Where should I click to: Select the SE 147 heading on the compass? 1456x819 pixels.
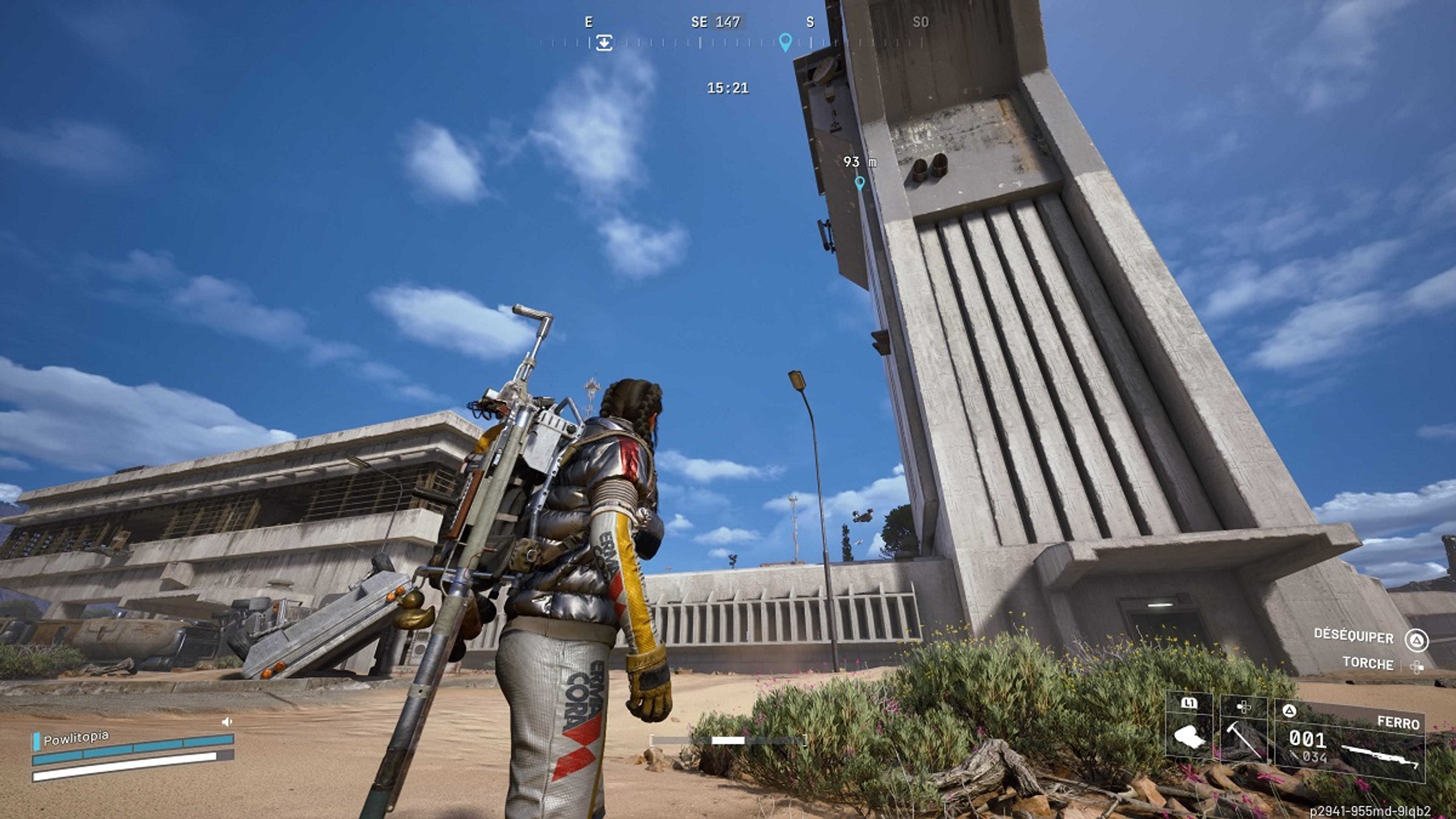click(716, 20)
